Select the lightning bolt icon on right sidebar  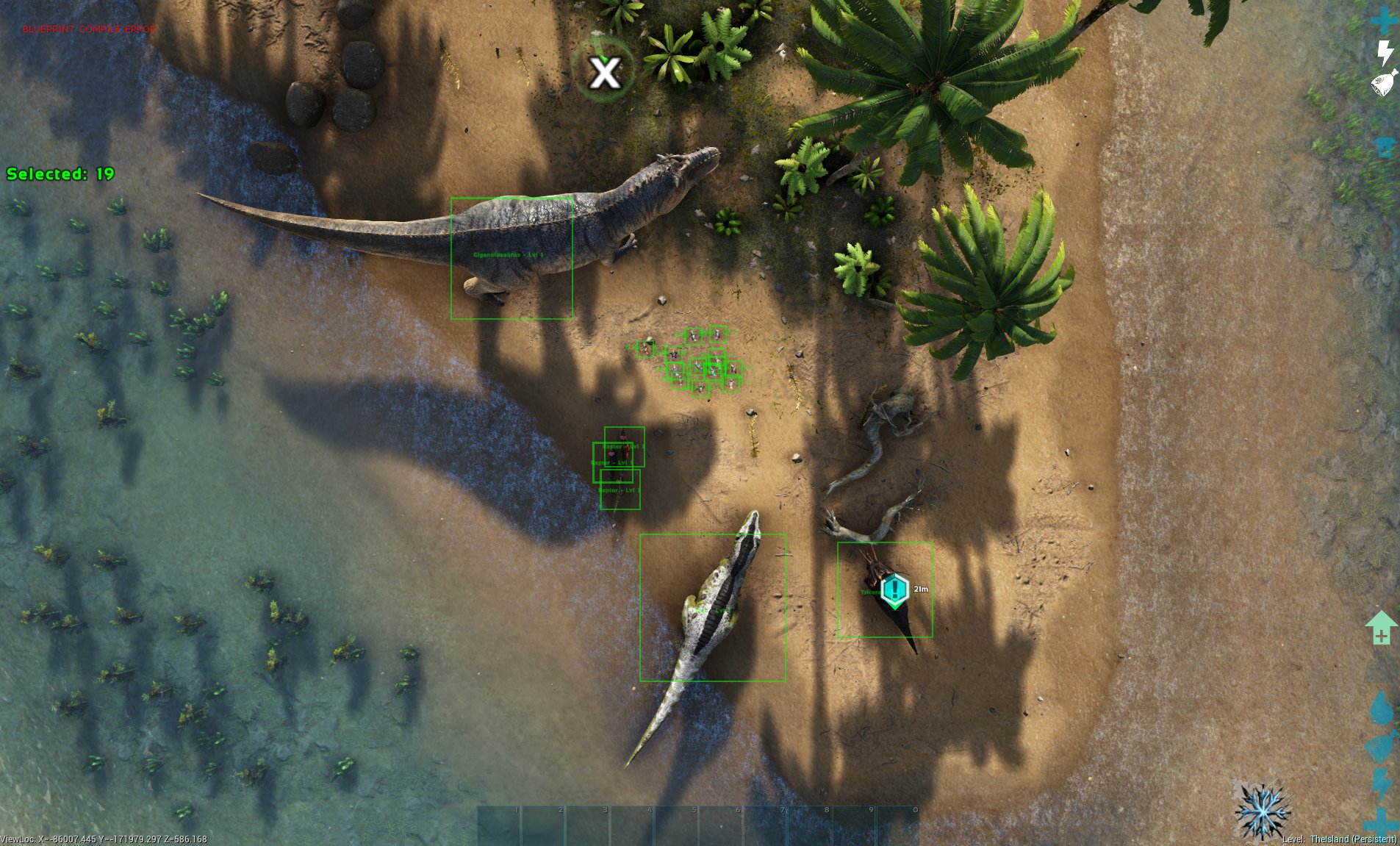pyautogui.click(x=1385, y=52)
